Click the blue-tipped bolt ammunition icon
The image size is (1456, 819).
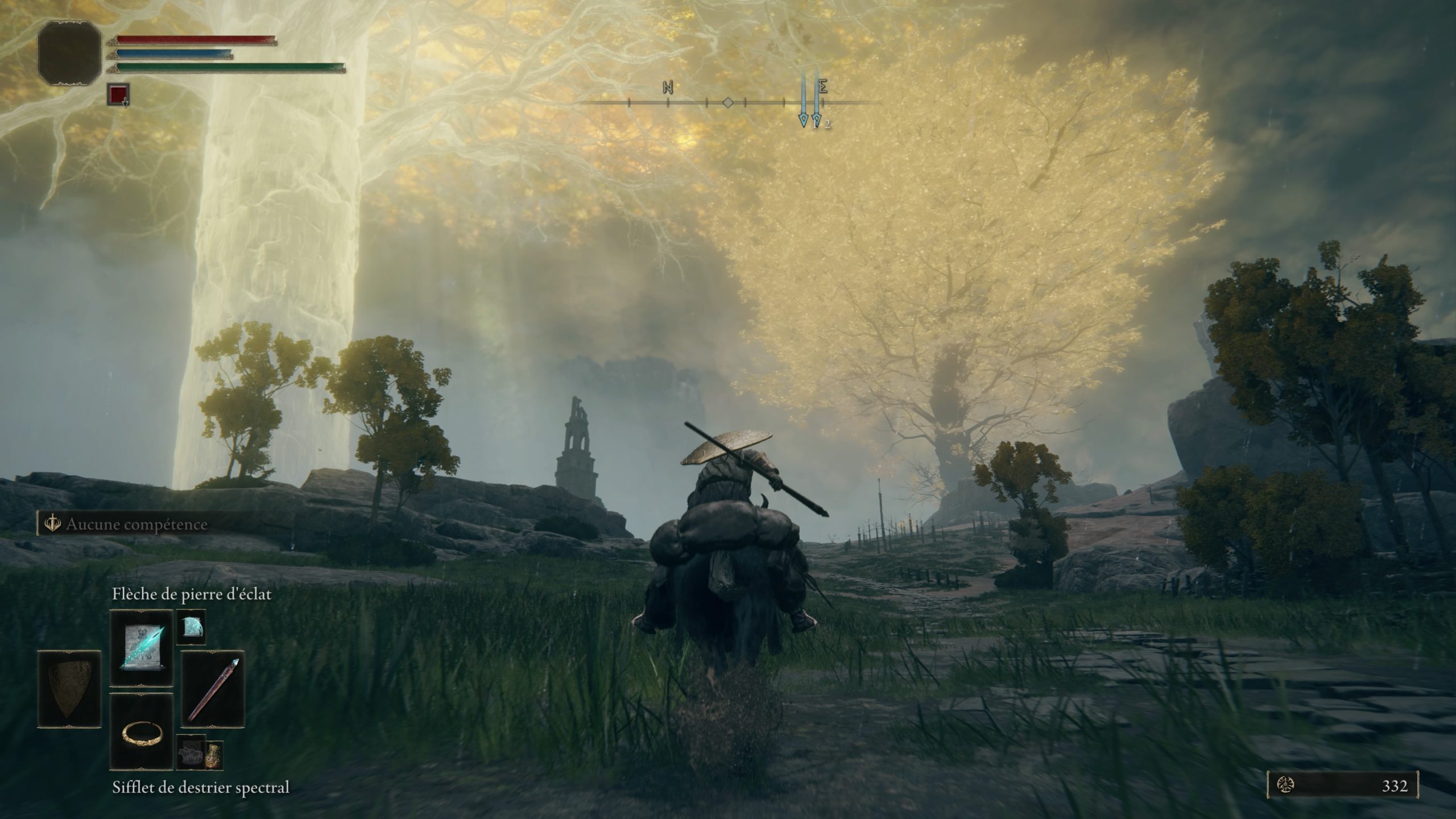214,688
